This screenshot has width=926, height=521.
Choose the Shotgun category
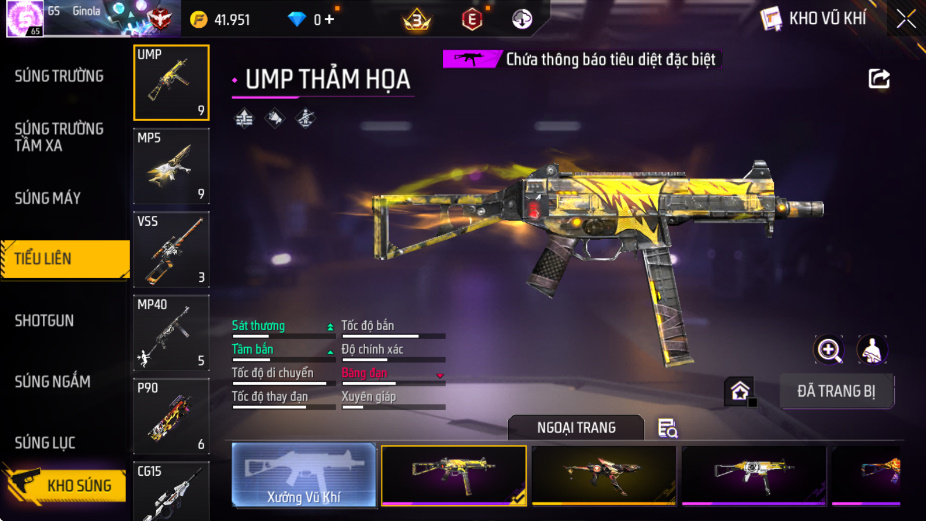[44, 321]
